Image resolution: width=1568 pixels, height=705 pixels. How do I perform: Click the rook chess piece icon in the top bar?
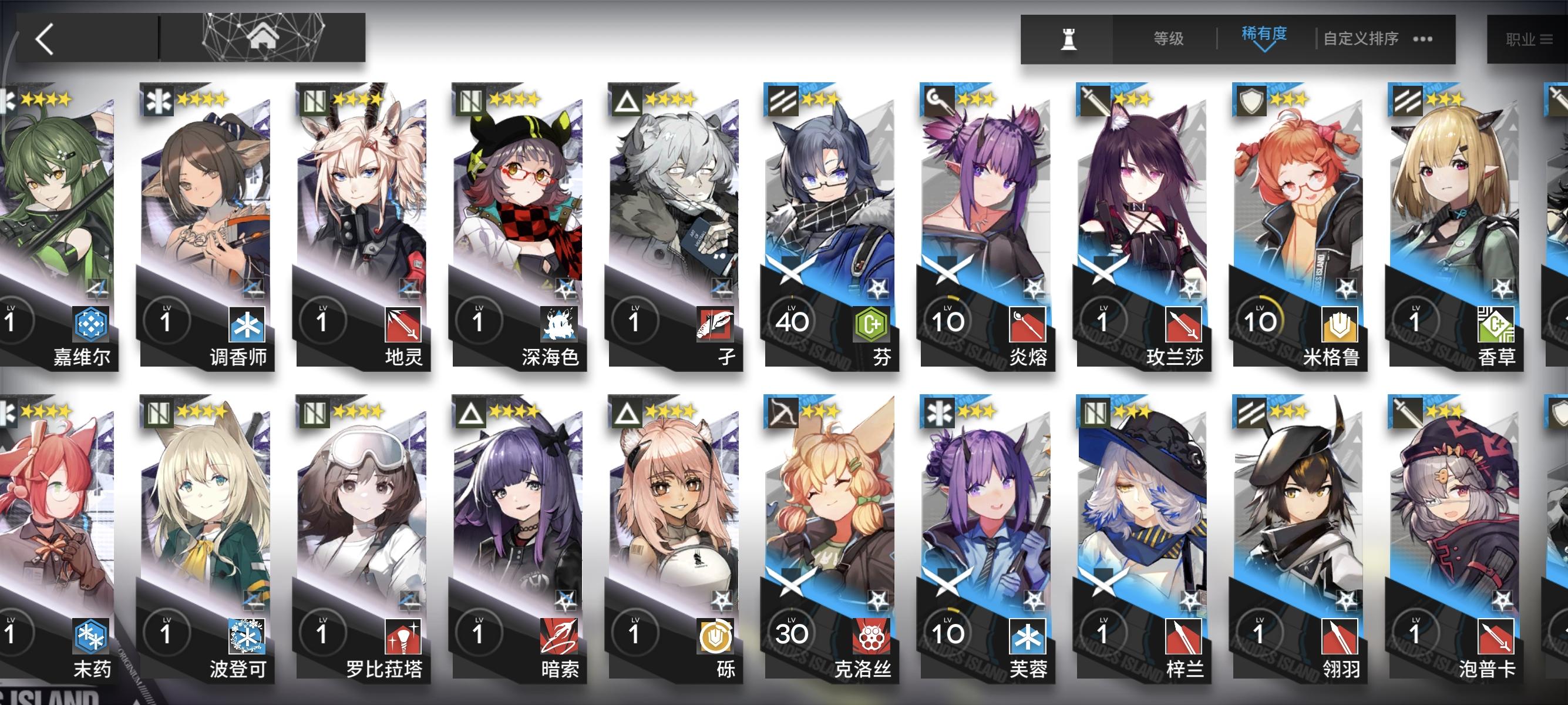[x=1071, y=41]
